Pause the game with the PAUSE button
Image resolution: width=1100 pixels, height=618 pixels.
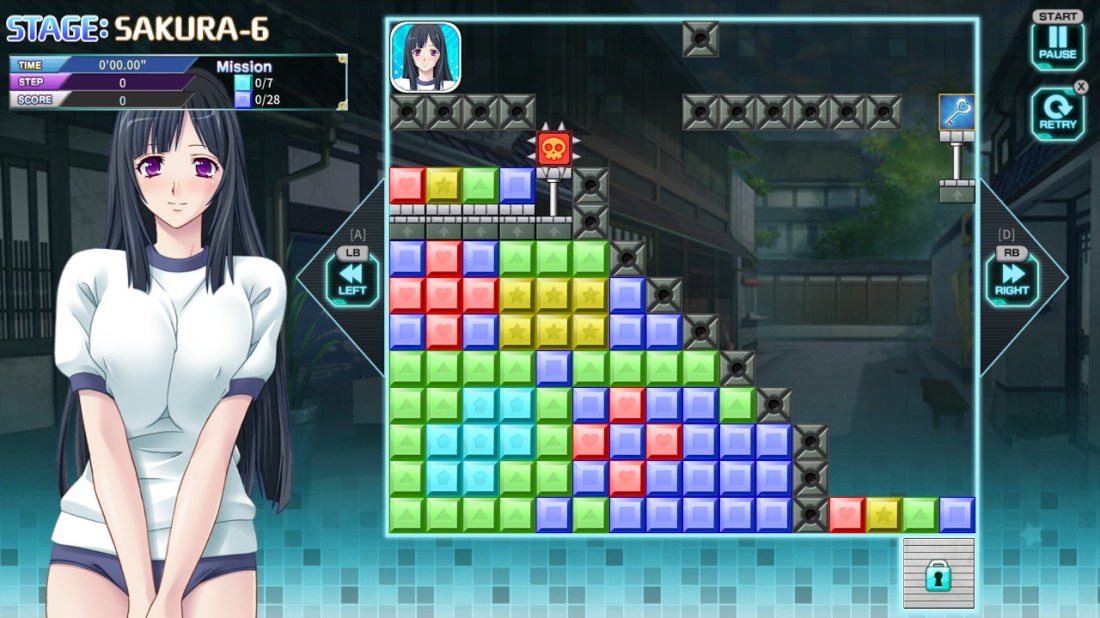1057,45
